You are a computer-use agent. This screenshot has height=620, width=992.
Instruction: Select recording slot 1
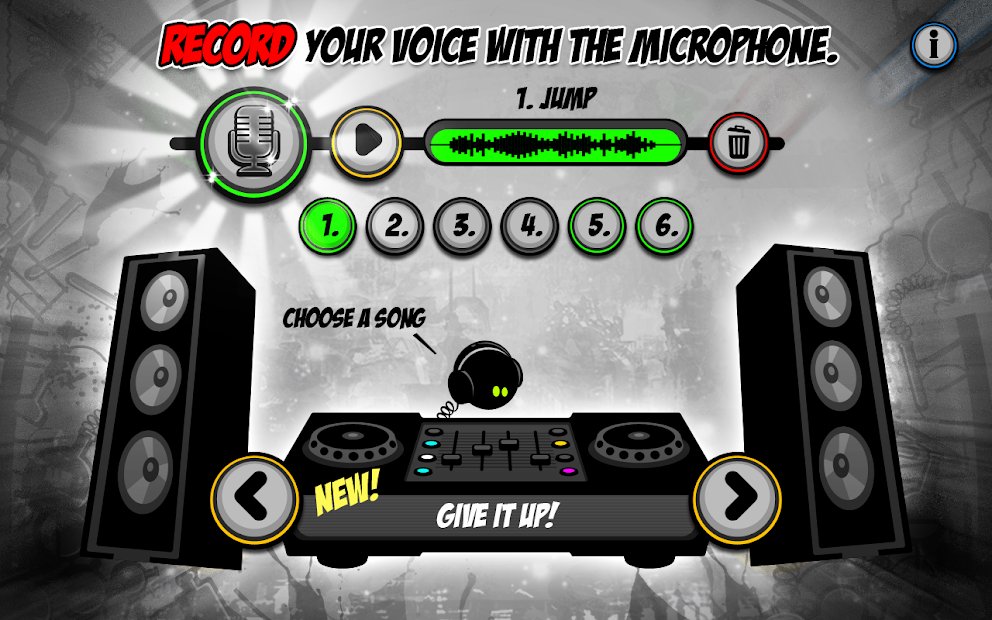tap(332, 226)
